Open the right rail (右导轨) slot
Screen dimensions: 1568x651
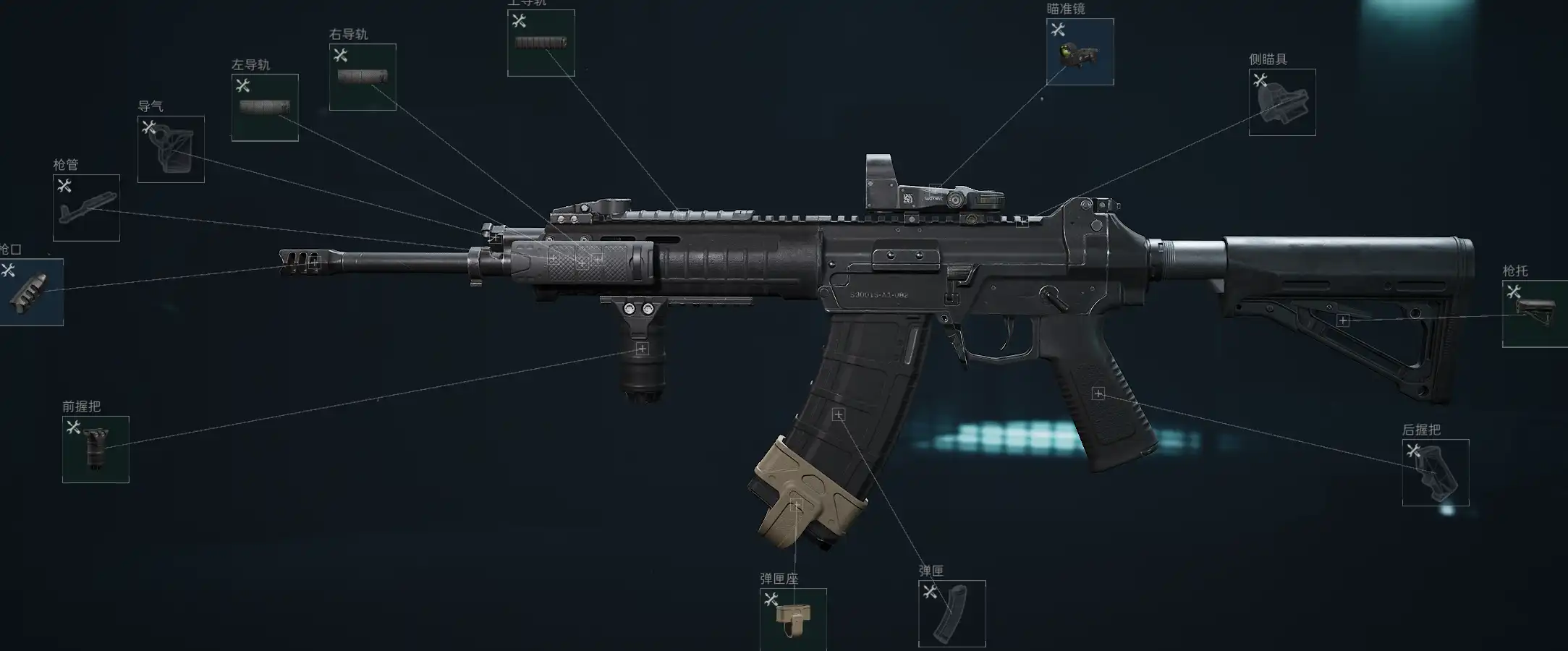click(363, 77)
